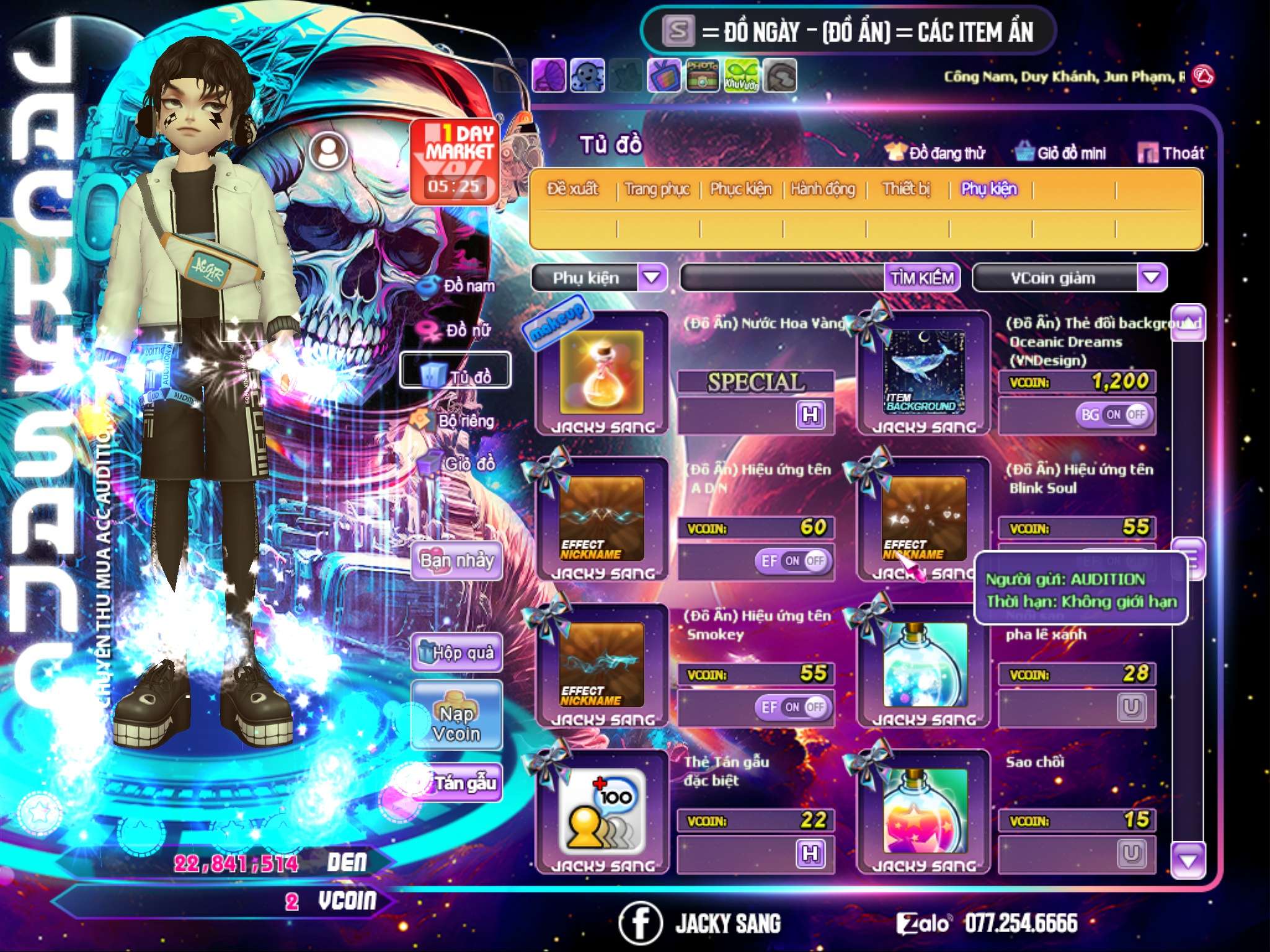Toggle the Oceanic Dreams background BG switch
This screenshot has width=1270, height=952.
click(x=1114, y=415)
